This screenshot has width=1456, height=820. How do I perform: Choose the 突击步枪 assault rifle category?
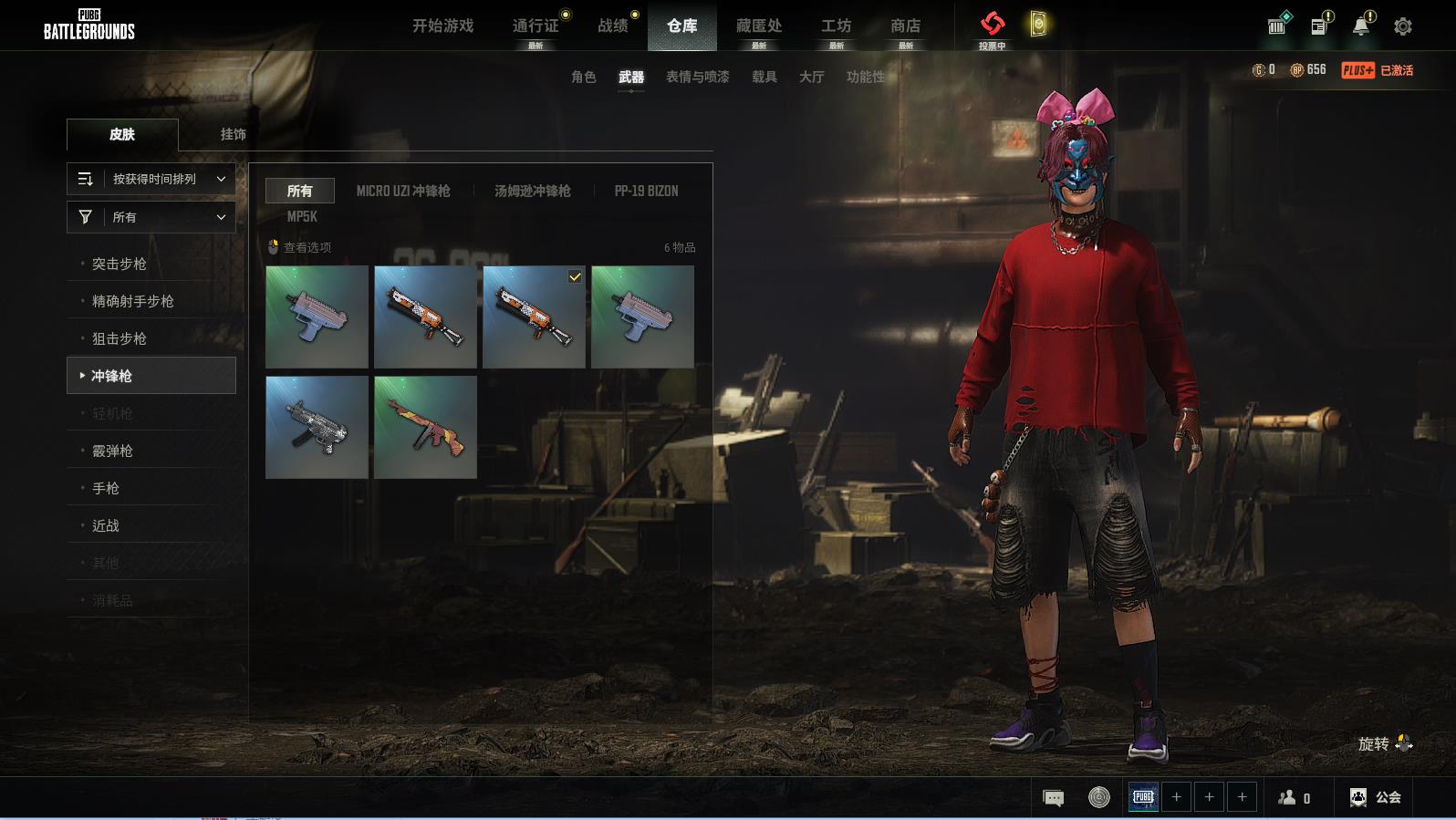pyautogui.click(x=120, y=264)
